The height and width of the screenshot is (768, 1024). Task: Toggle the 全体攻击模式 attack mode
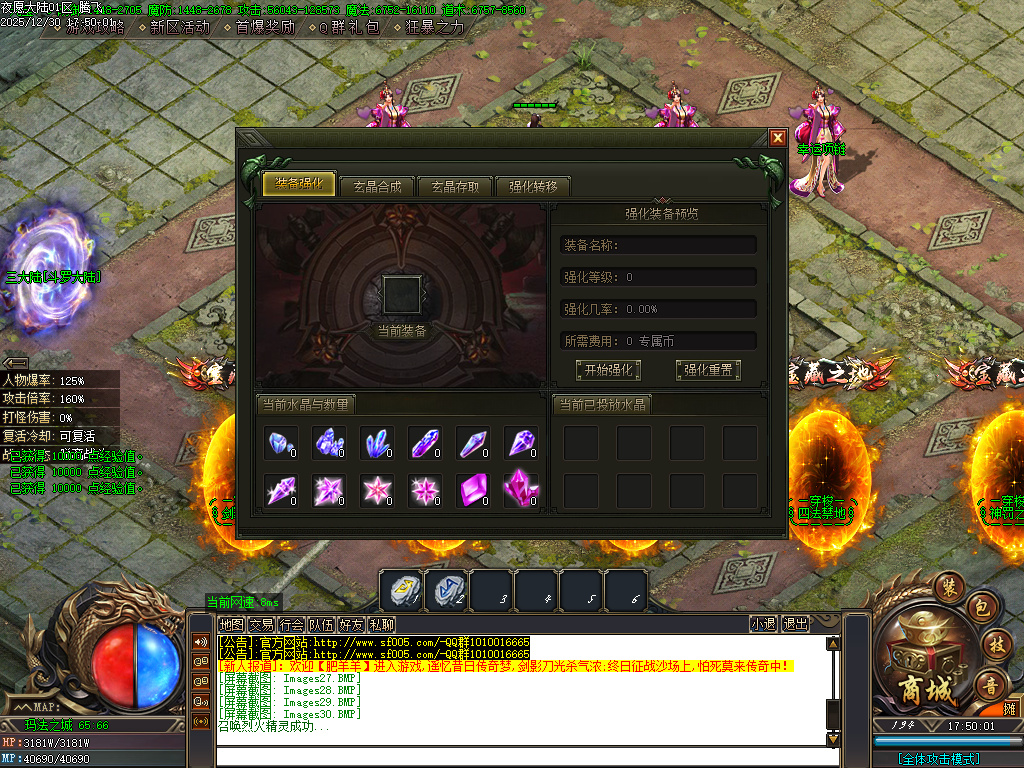938,759
